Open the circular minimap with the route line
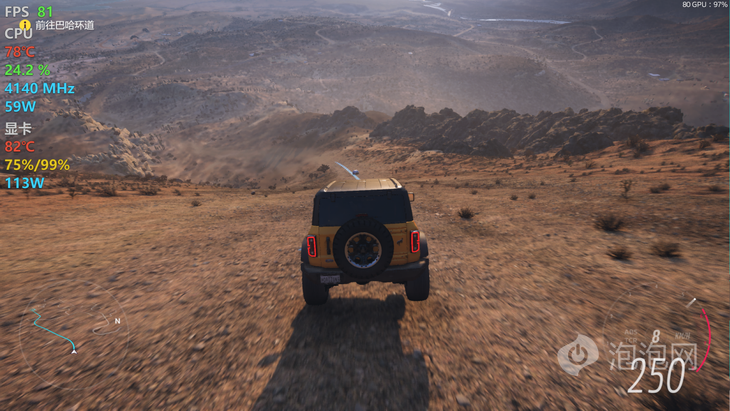 [x=72, y=331]
